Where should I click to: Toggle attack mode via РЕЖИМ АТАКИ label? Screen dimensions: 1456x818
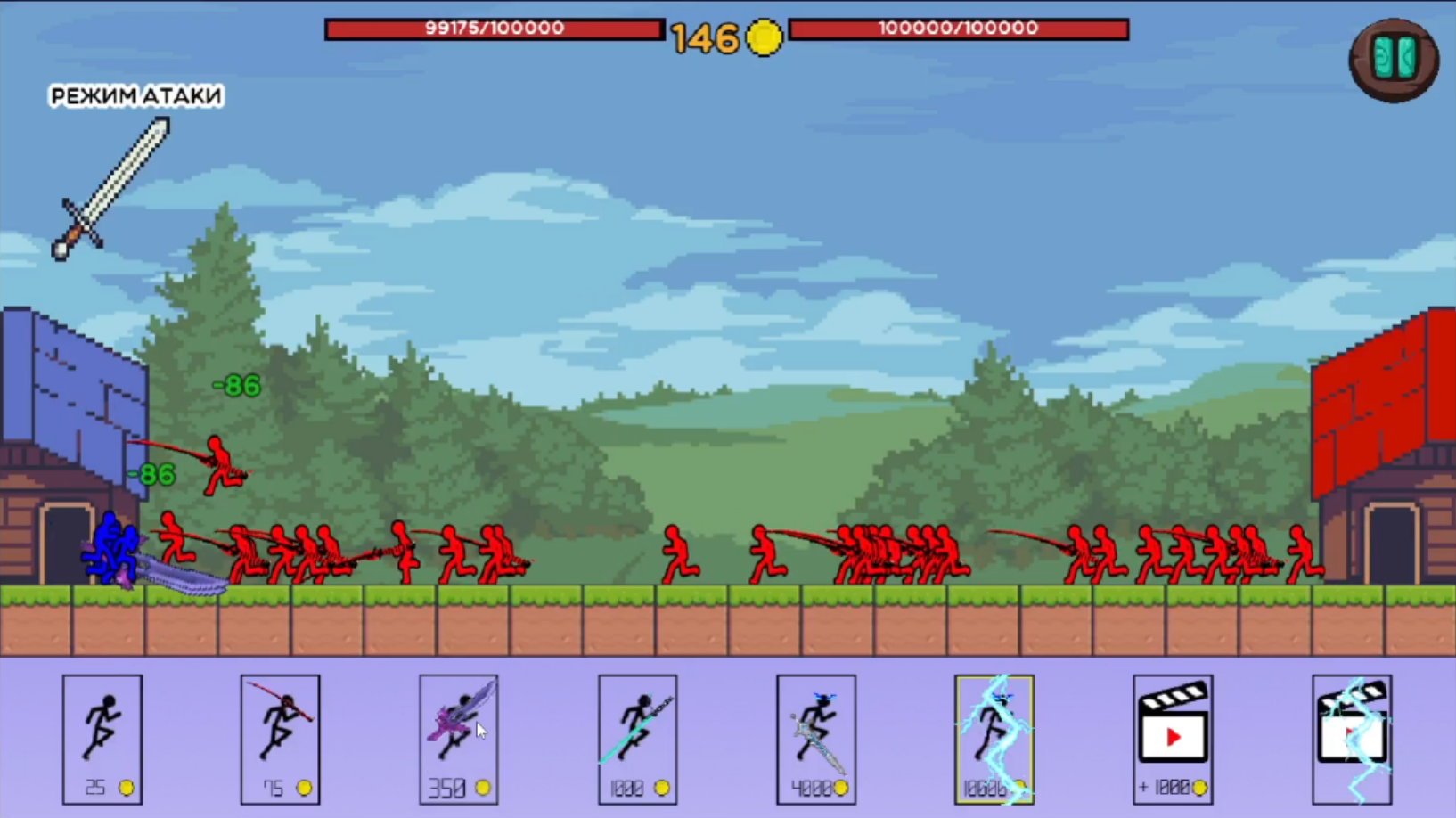click(135, 95)
